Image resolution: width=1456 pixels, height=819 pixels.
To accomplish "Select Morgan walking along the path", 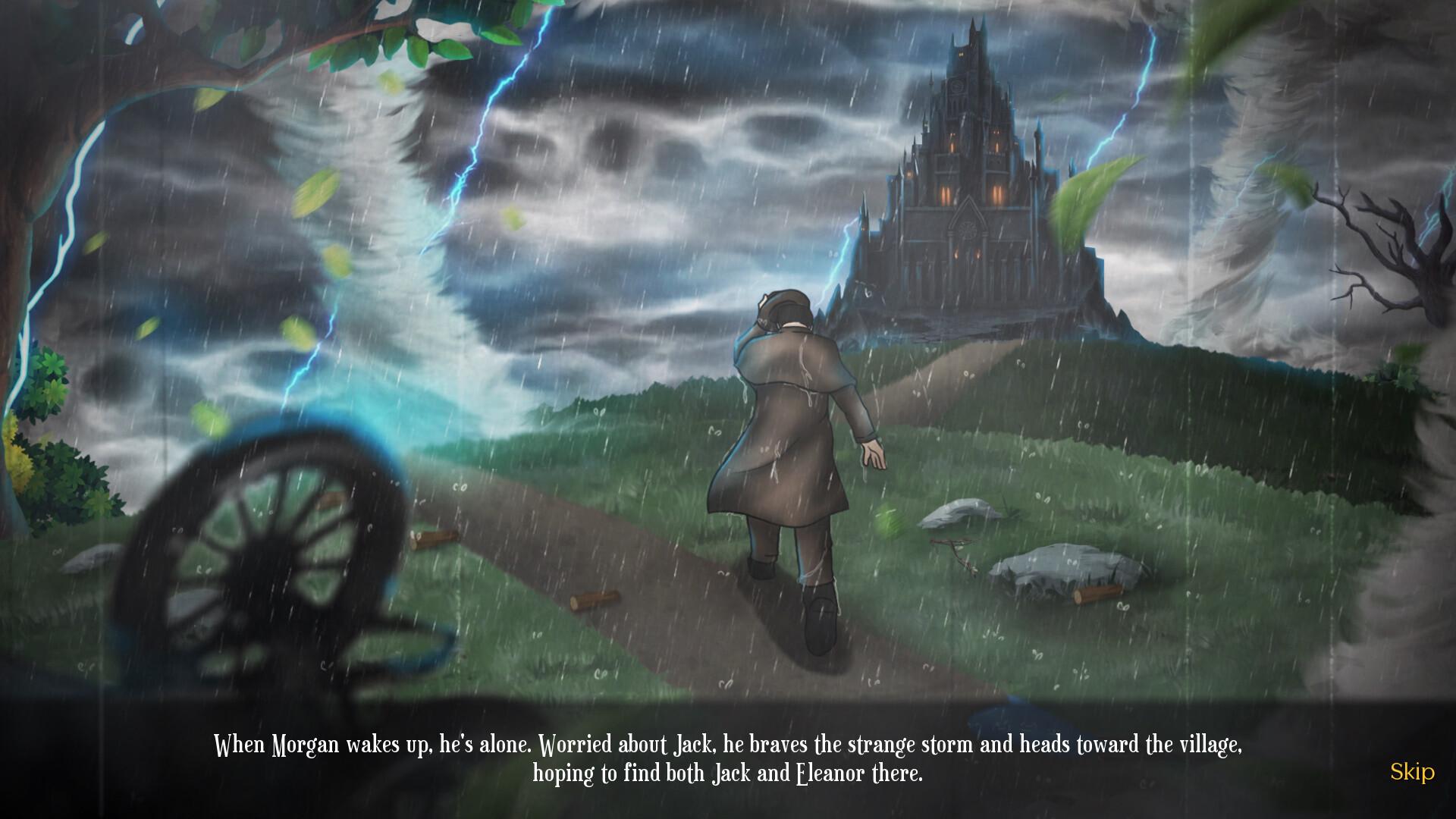I will [789, 455].
